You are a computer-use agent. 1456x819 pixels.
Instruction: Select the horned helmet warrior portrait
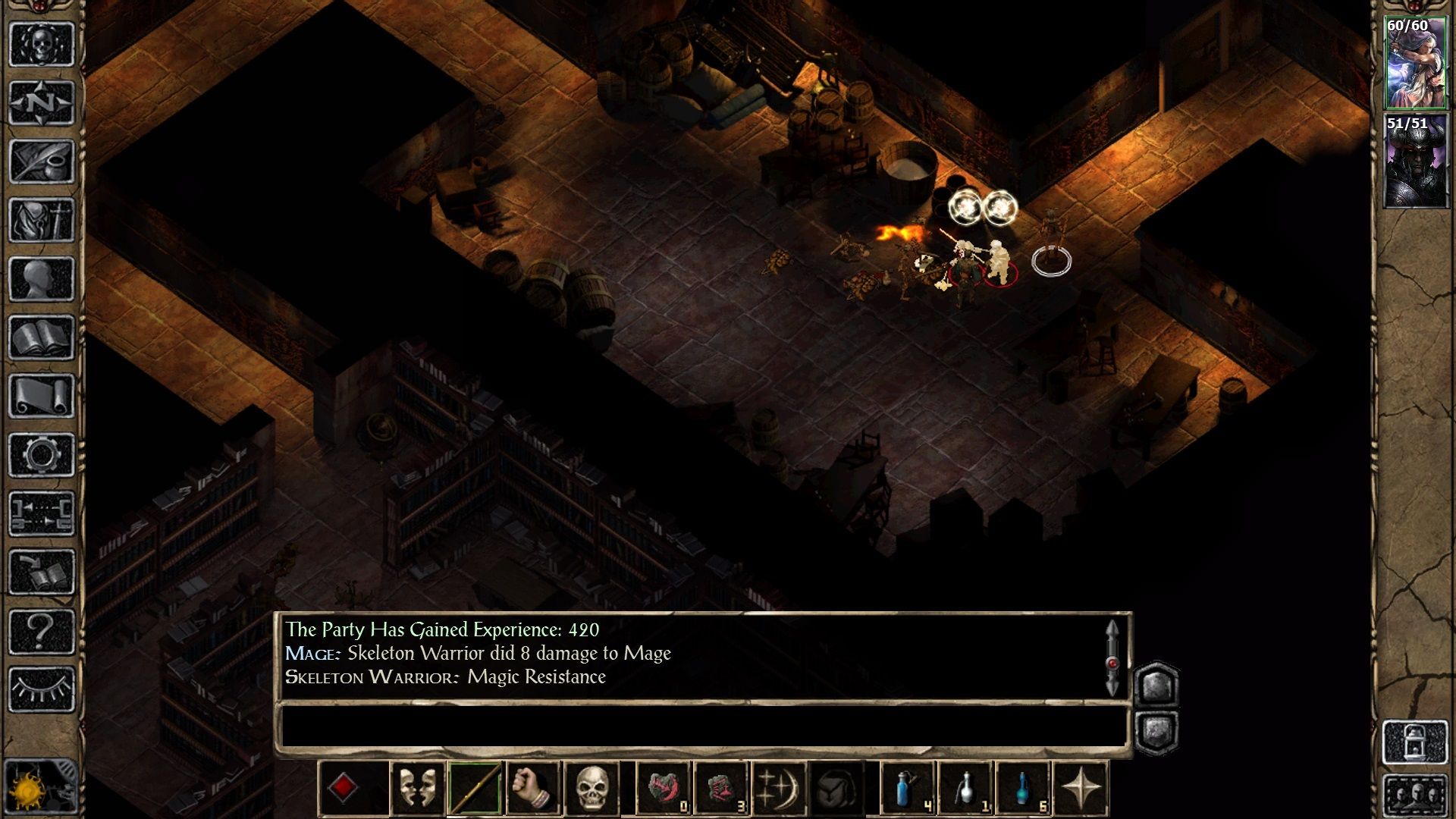(1415, 162)
